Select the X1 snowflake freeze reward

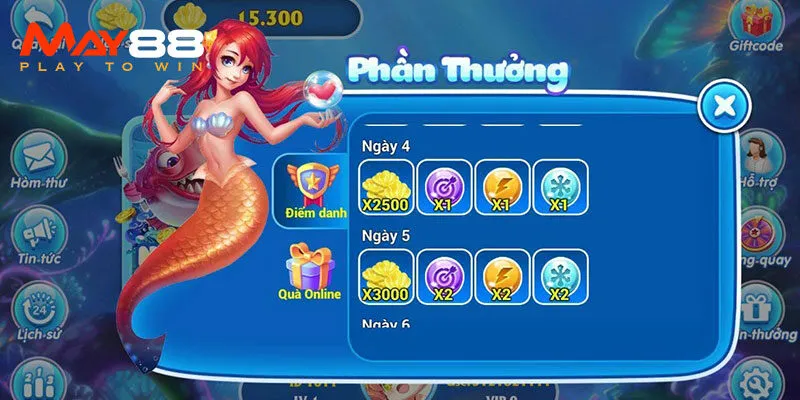coord(560,188)
